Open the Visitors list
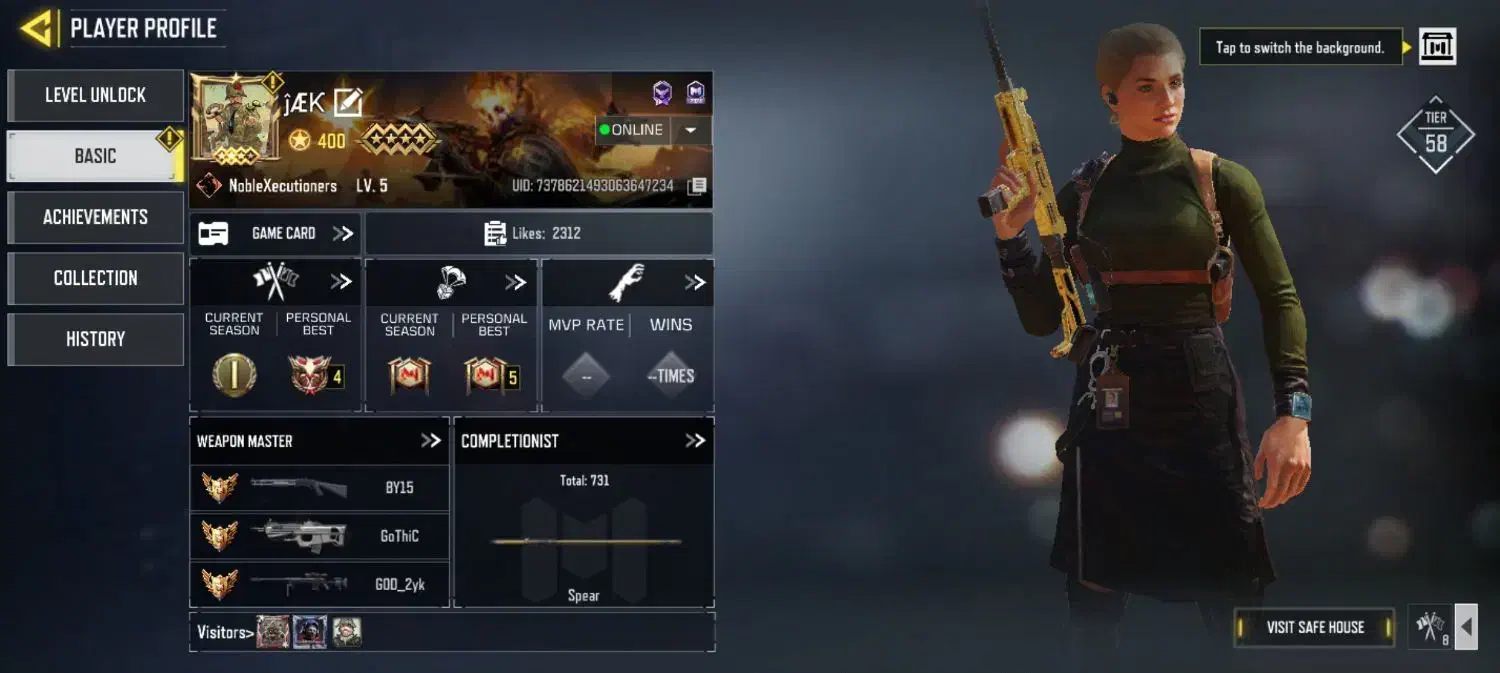The height and width of the screenshot is (673, 1500). tap(222, 631)
